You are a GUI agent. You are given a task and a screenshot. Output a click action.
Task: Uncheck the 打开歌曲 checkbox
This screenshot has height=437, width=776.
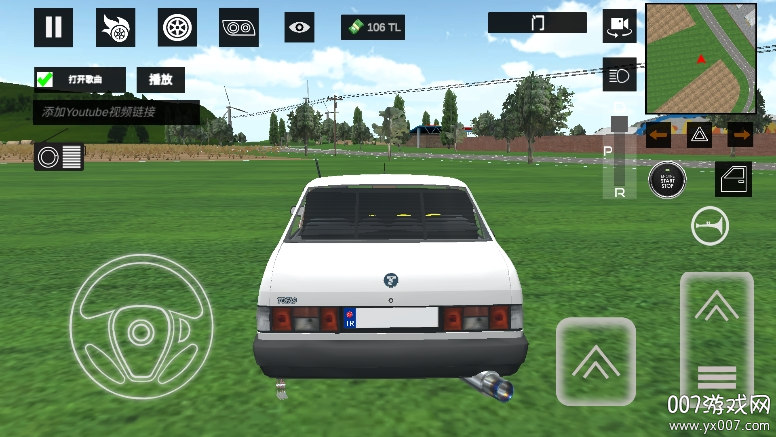(x=45, y=79)
